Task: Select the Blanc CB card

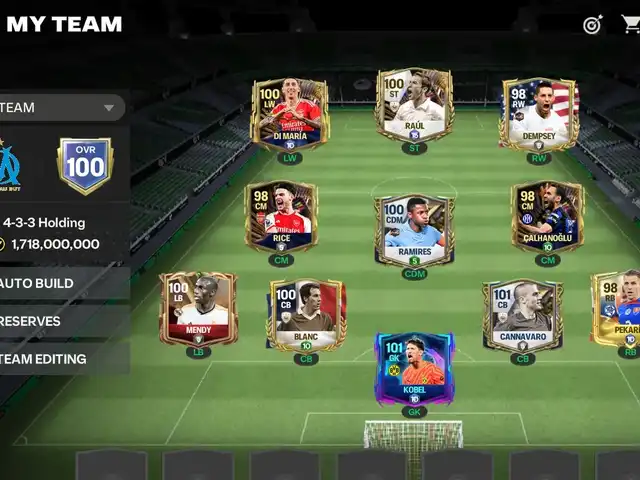Action: pyautogui.click(x=306, y=315)
